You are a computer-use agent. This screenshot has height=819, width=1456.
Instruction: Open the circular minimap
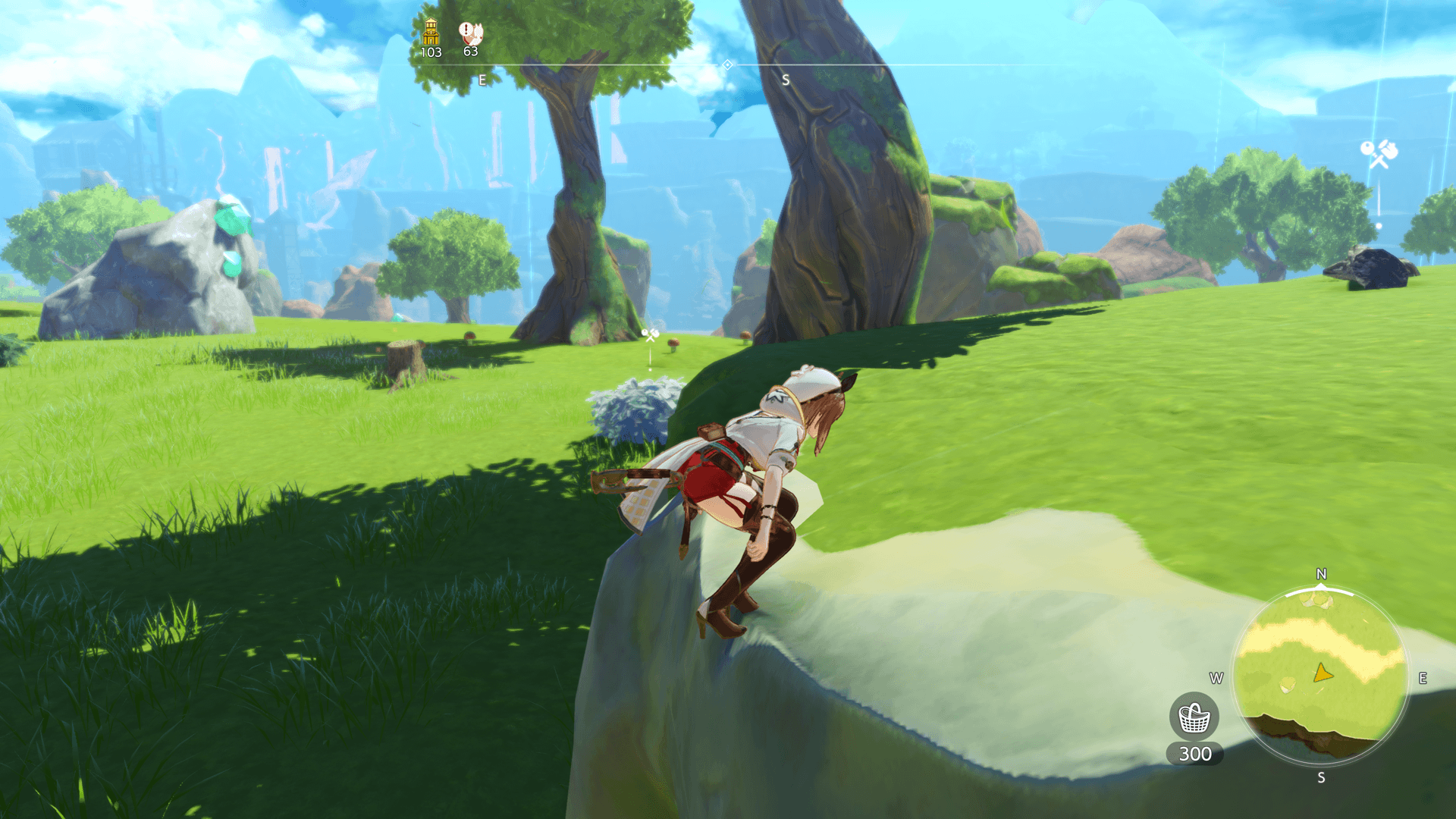pos(1320,676)
